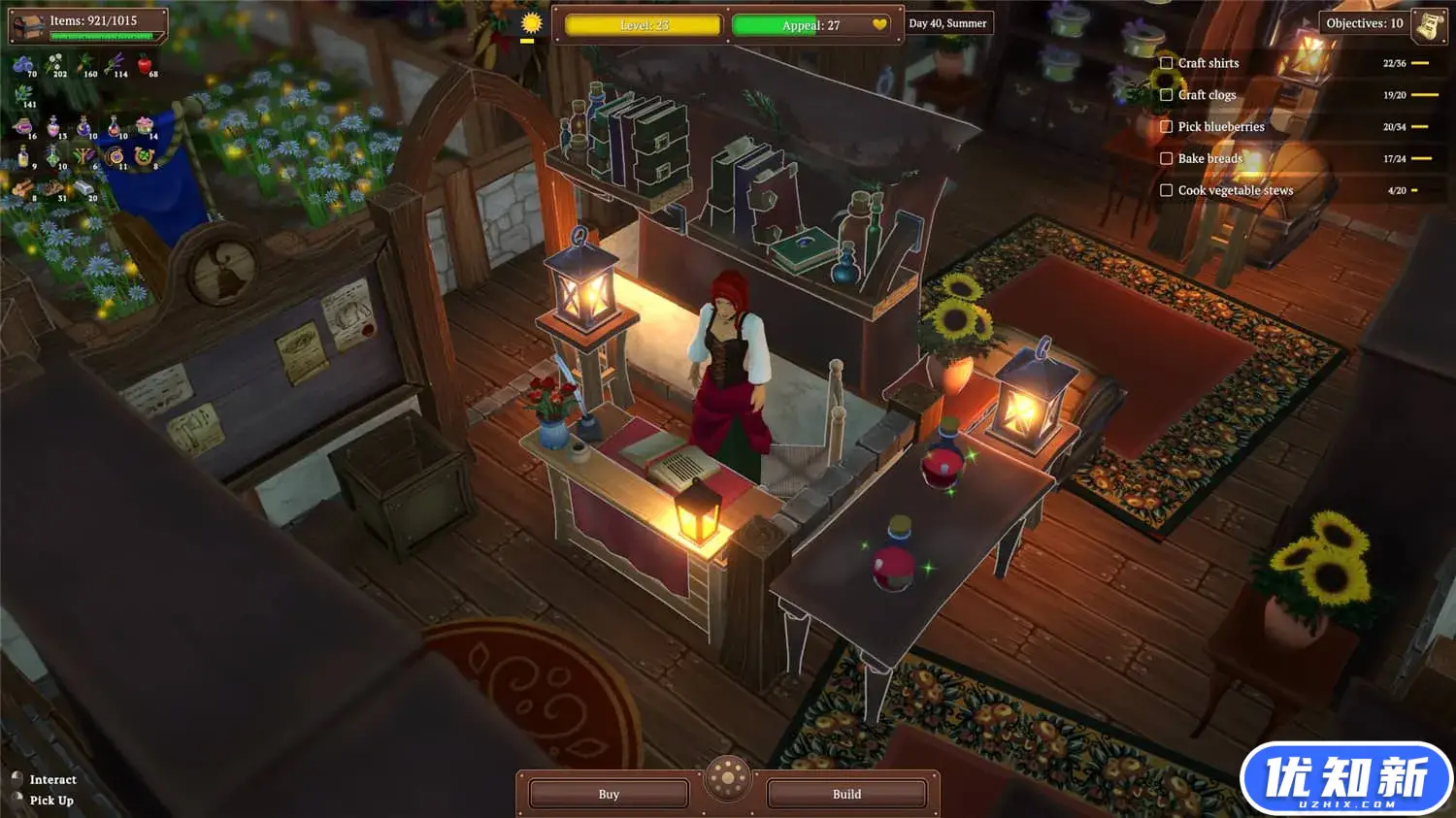Viewport: 1456px width, 818px height.
Task: Pick the lavender inventory item
Action: click(116, 66)
